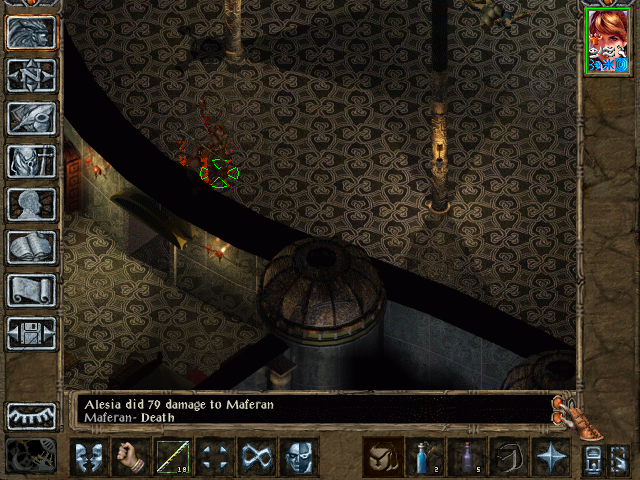Viewport: 640px width, 480px height.
Task: Click the game clock to pause
Action: [30, 456]
